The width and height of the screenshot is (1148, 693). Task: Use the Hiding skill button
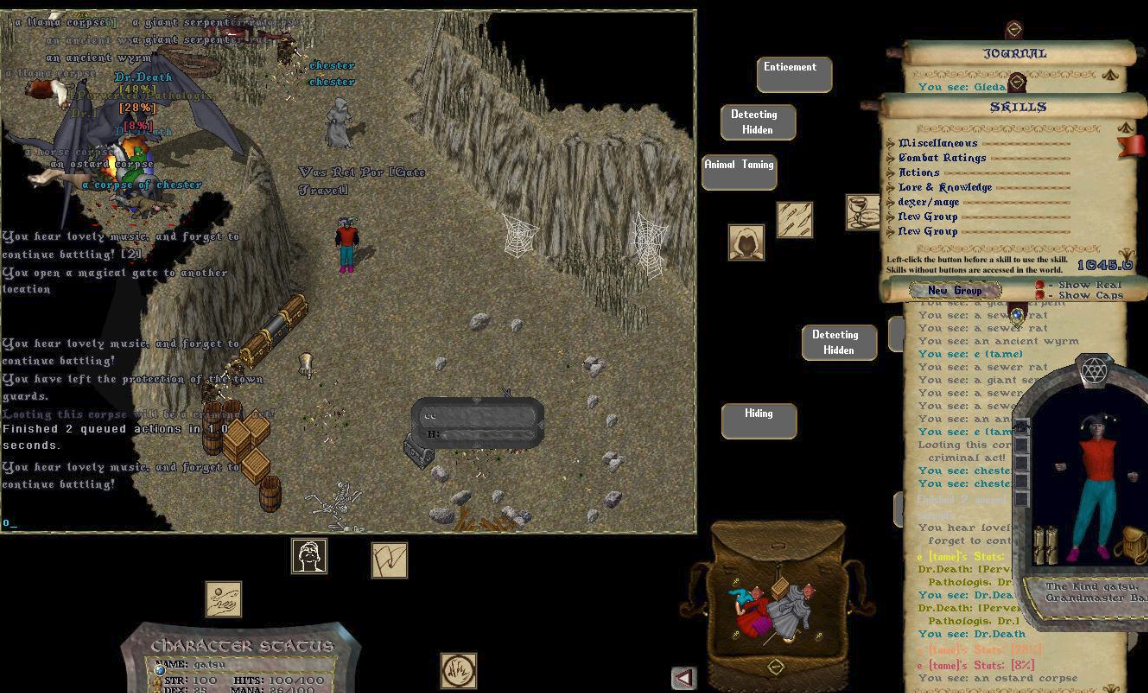(x=759, y=420)
